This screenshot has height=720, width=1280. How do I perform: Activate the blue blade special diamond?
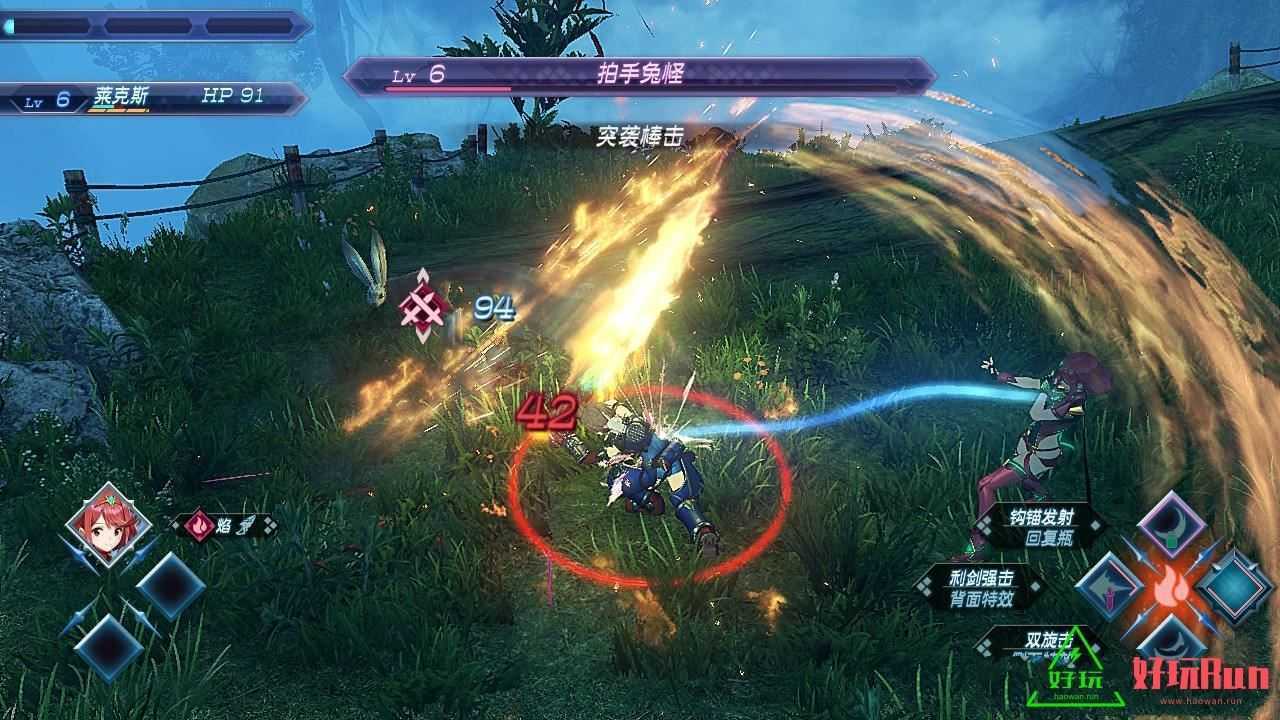1236,587
